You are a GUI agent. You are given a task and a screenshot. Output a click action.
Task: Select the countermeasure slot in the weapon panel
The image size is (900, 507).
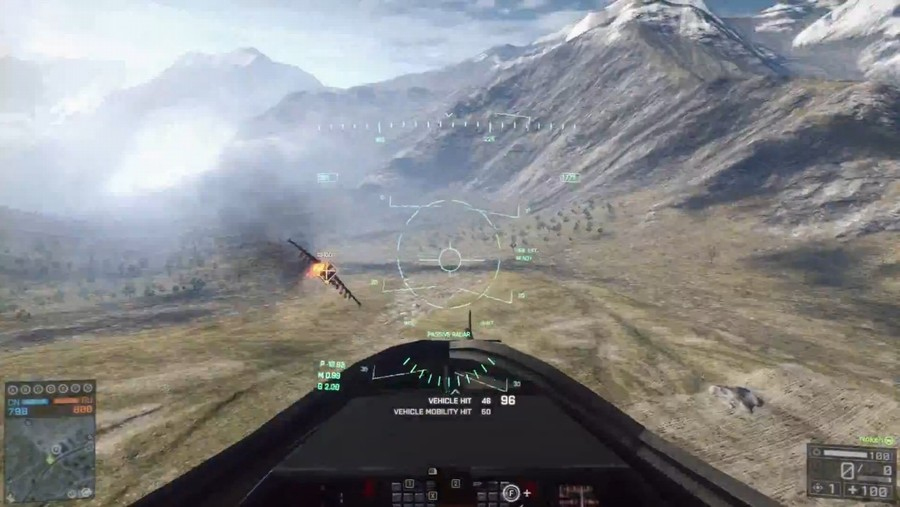[825, 488]
